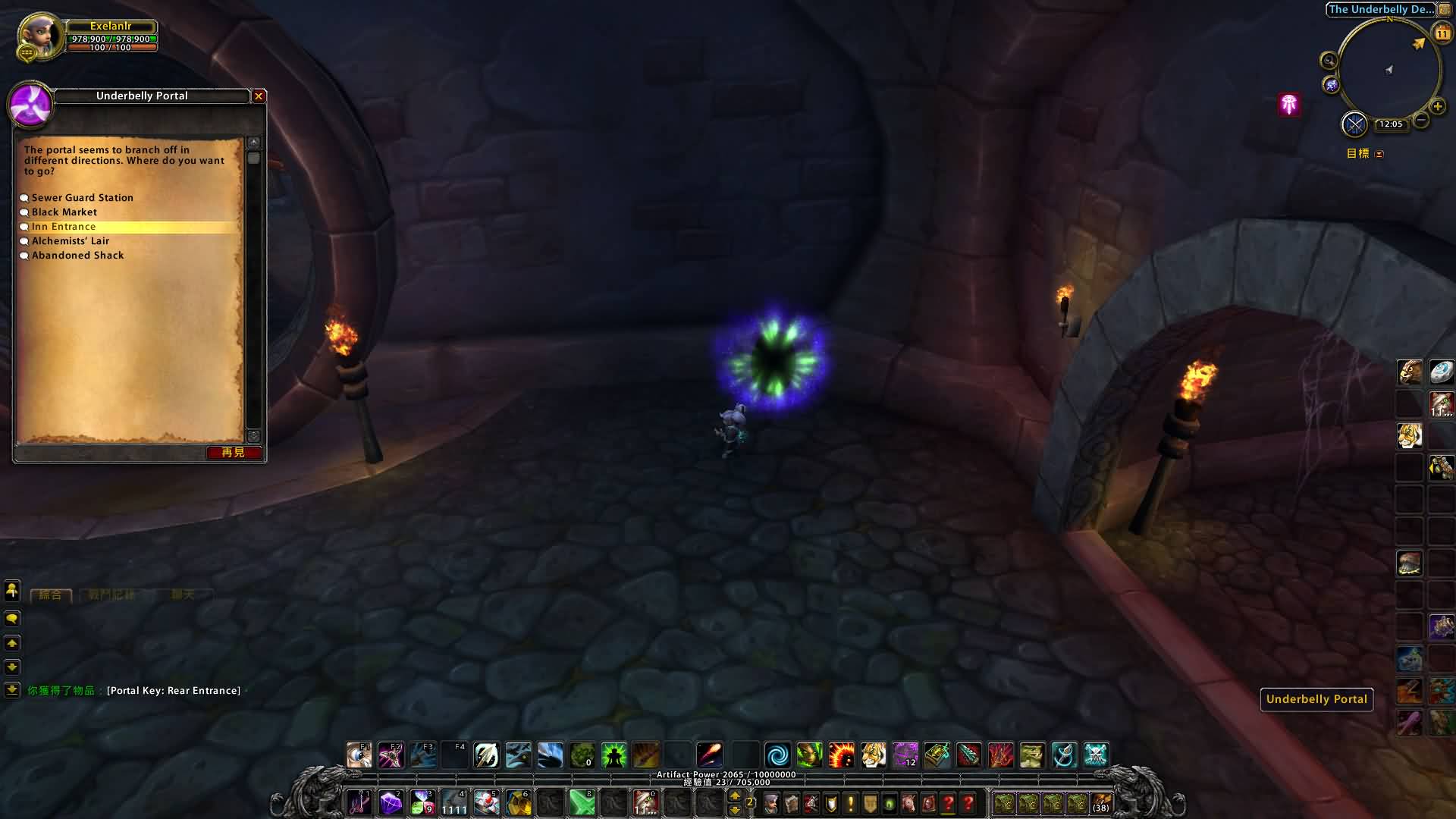
Task: Choose Abandoned Shack in portal dialog
Action: (x=77, y=256)
